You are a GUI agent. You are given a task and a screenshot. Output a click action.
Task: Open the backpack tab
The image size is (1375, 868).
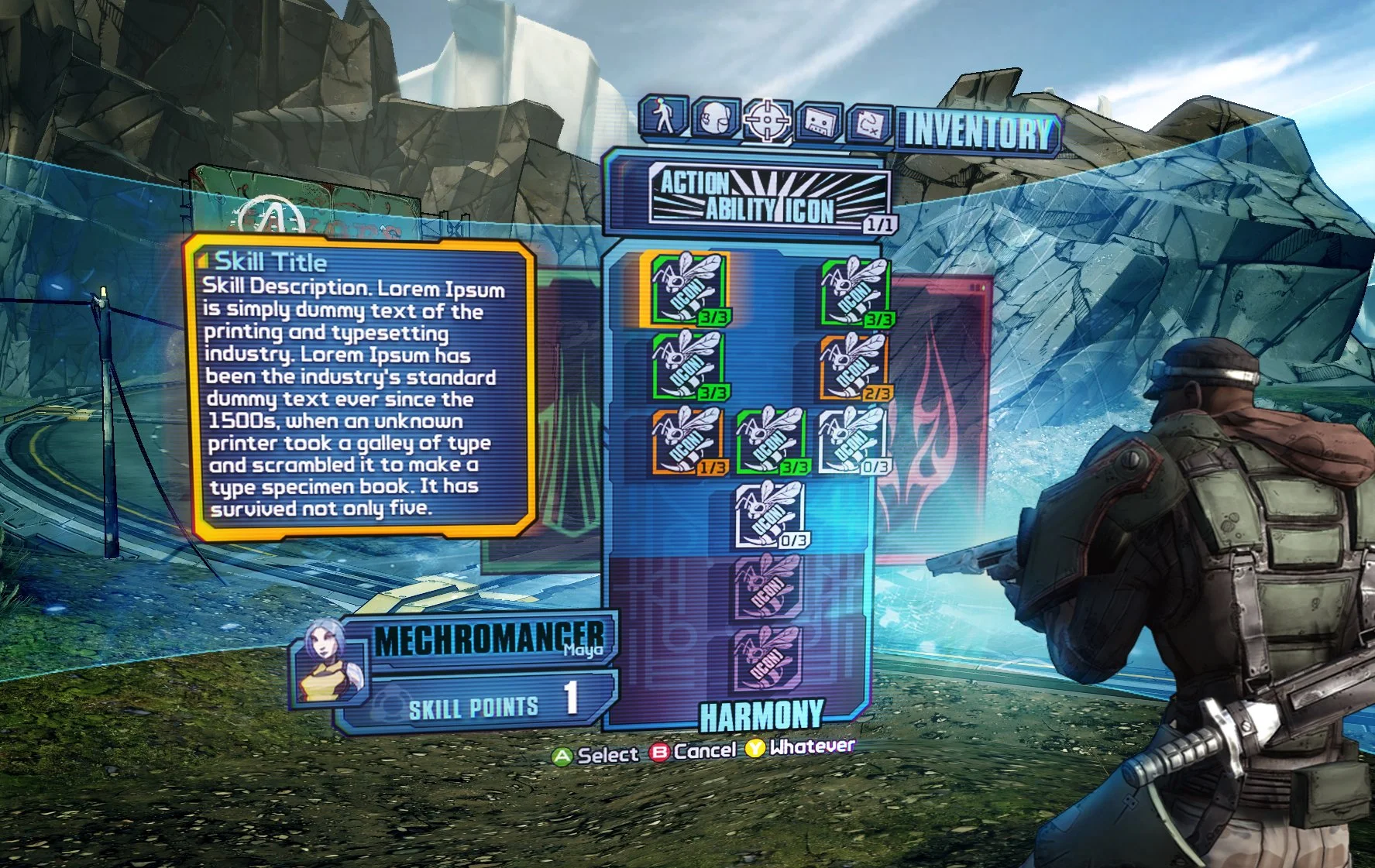pos(715,118)
